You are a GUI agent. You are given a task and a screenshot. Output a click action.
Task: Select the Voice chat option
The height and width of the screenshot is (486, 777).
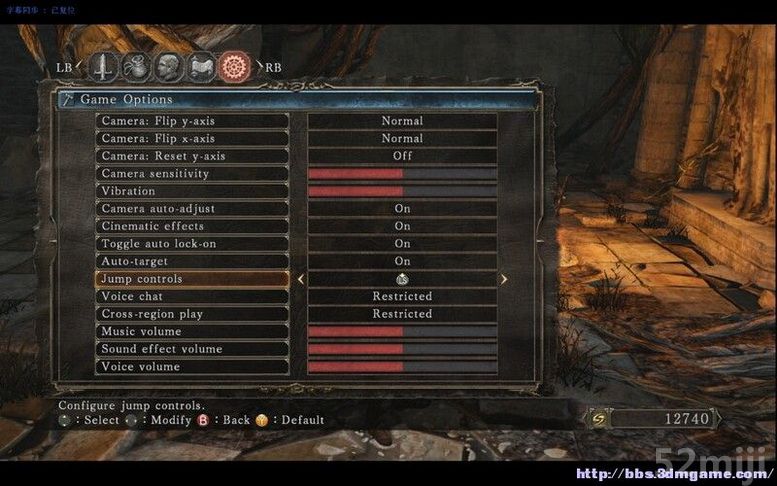click(193, 297)
